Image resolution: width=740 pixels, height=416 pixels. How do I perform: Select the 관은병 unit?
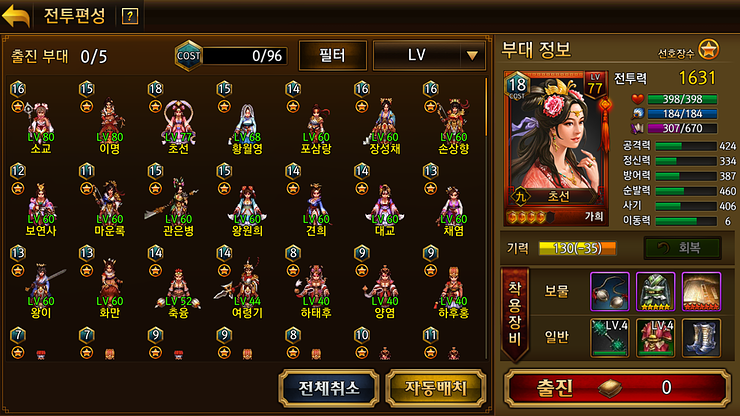click(179, 203)
